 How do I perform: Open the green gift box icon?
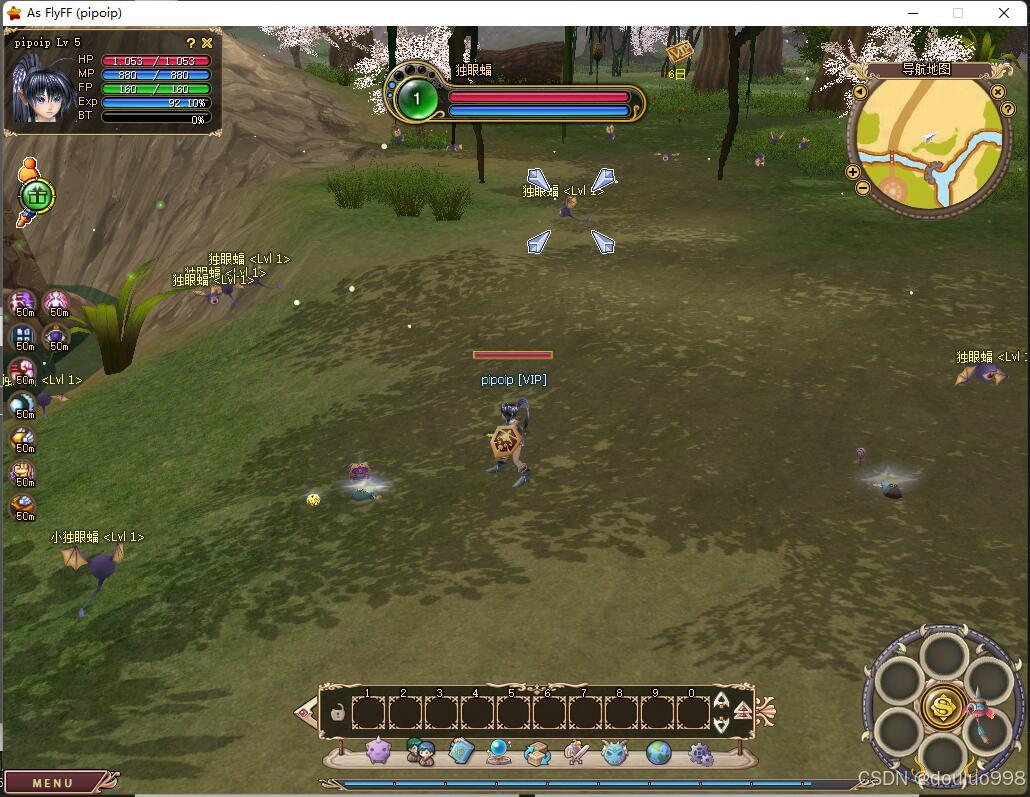[37, 195]
